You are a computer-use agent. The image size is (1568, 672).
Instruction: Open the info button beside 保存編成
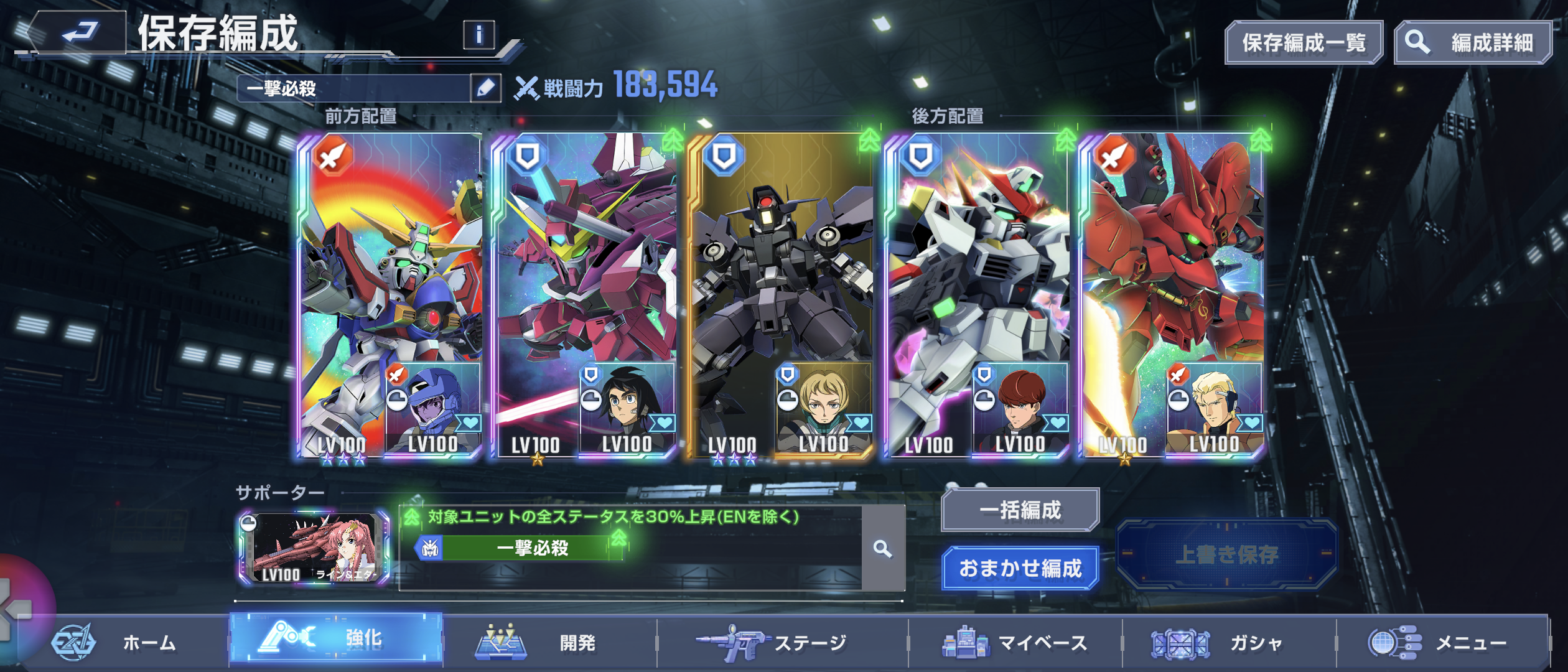click(478, 35)
